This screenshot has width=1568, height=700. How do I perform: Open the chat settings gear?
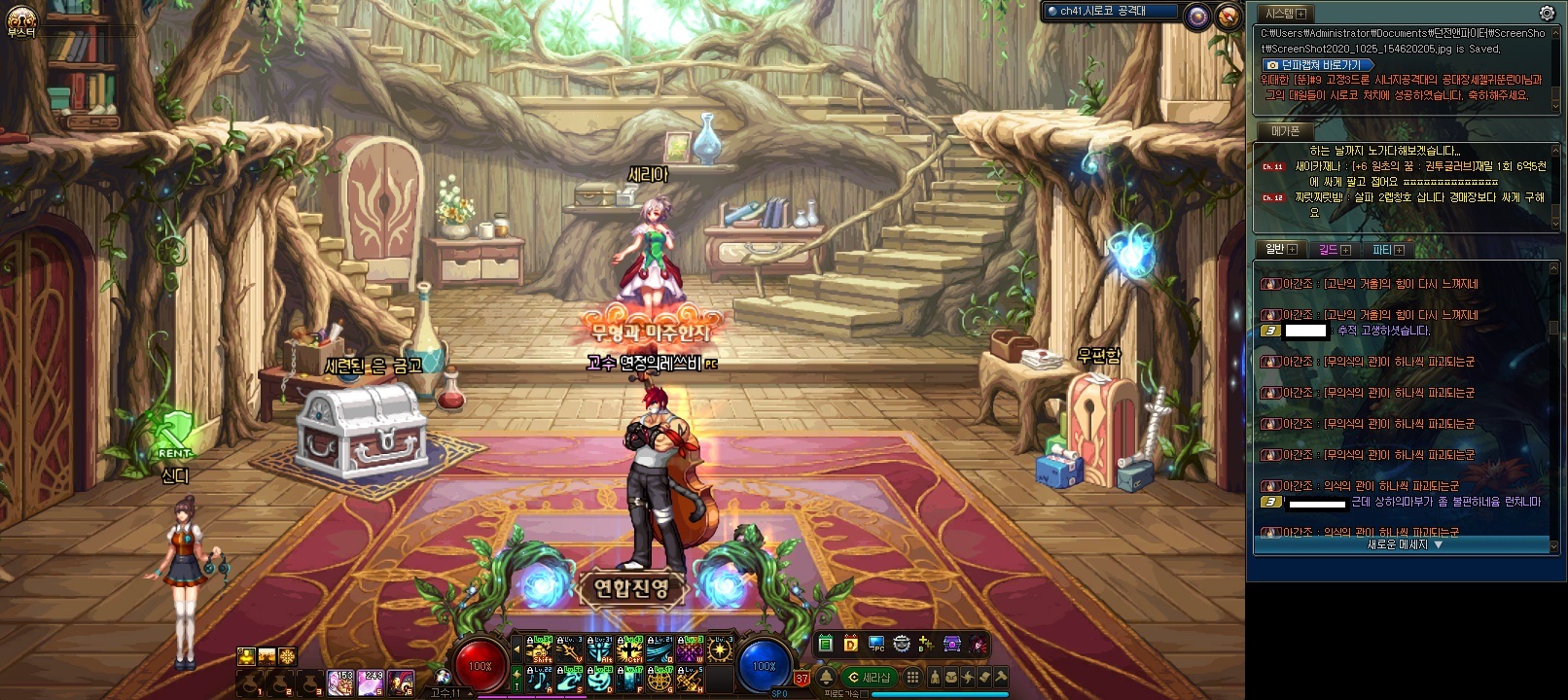click(1547, 14)
